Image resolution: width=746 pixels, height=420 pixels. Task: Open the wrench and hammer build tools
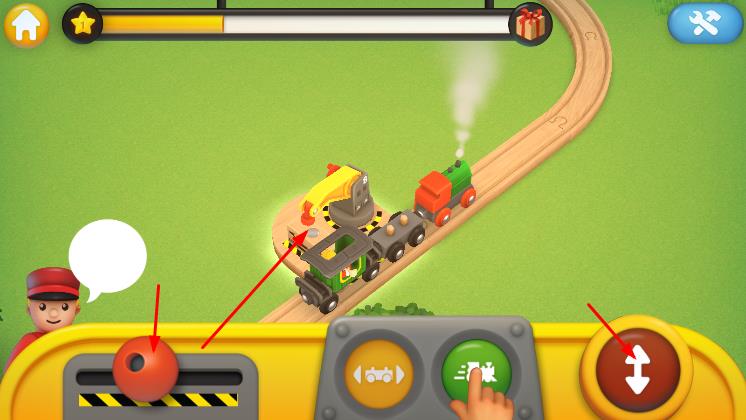point(705,24)
